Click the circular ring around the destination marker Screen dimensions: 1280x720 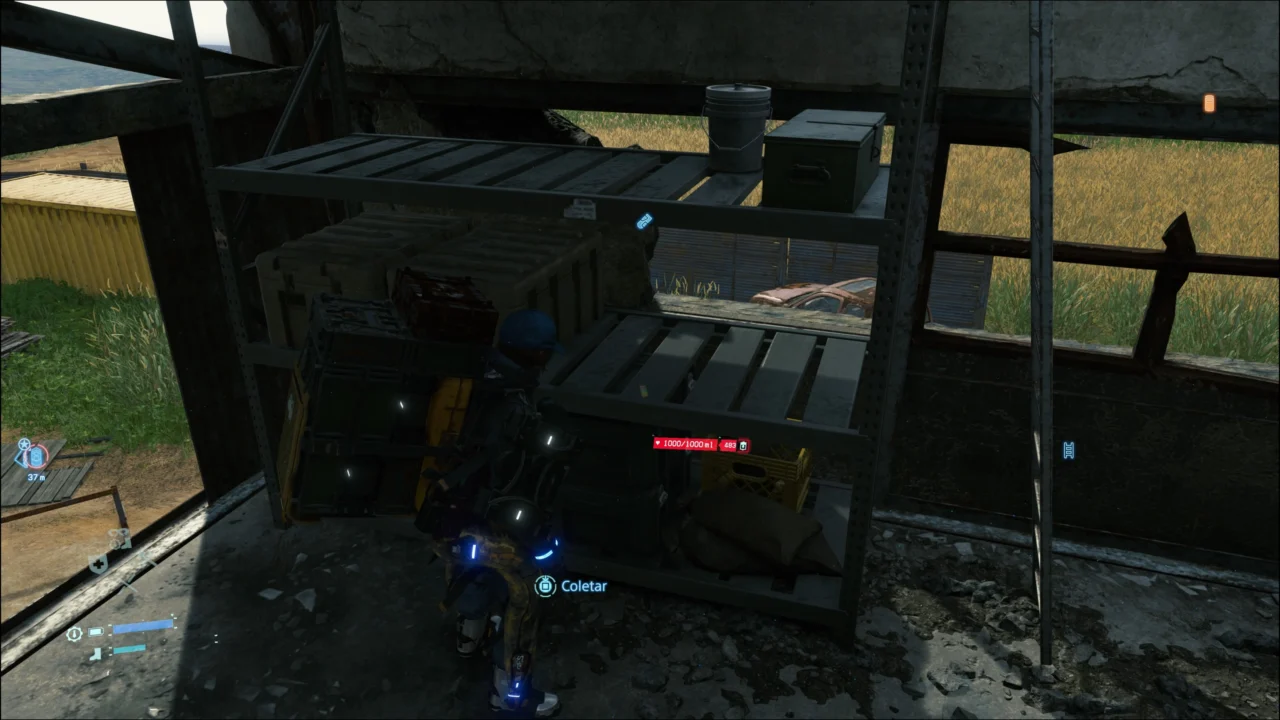click(x=46, y=456)
